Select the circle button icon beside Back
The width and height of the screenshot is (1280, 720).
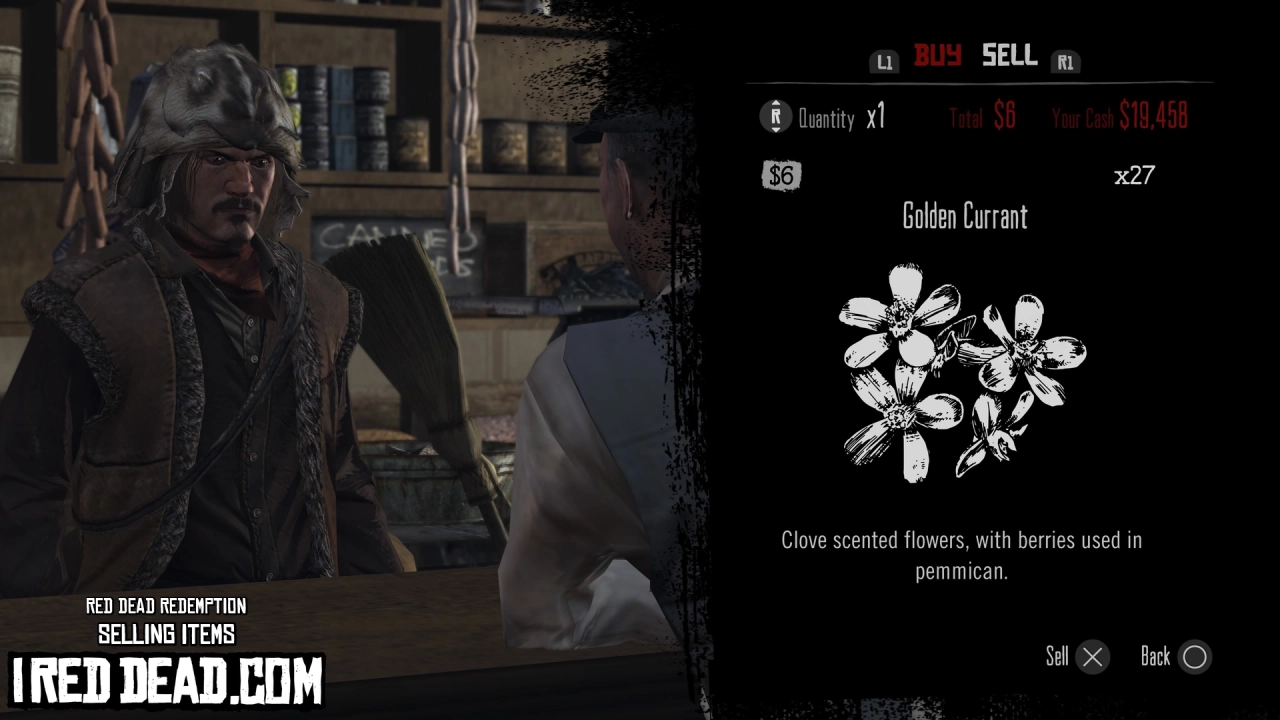[1195, 657]
